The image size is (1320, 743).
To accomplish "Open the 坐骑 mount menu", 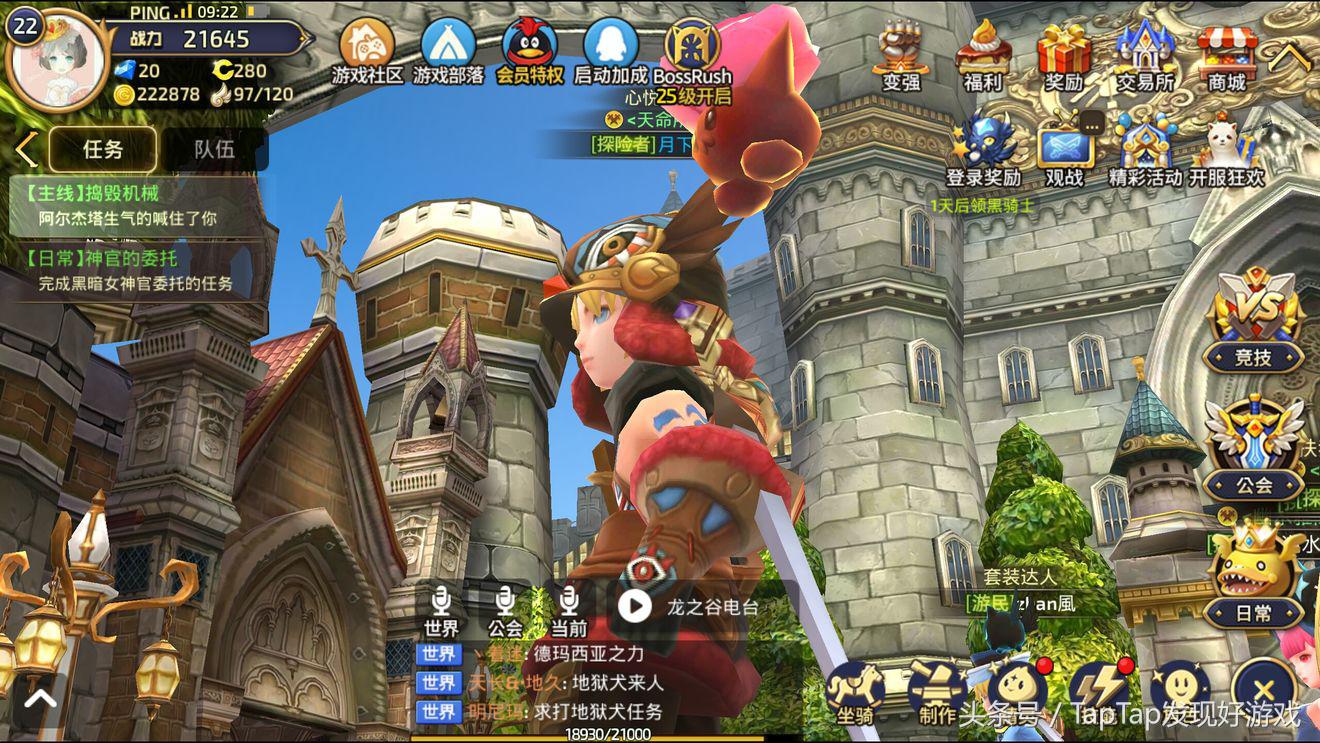I will click(x=855, y=692).
